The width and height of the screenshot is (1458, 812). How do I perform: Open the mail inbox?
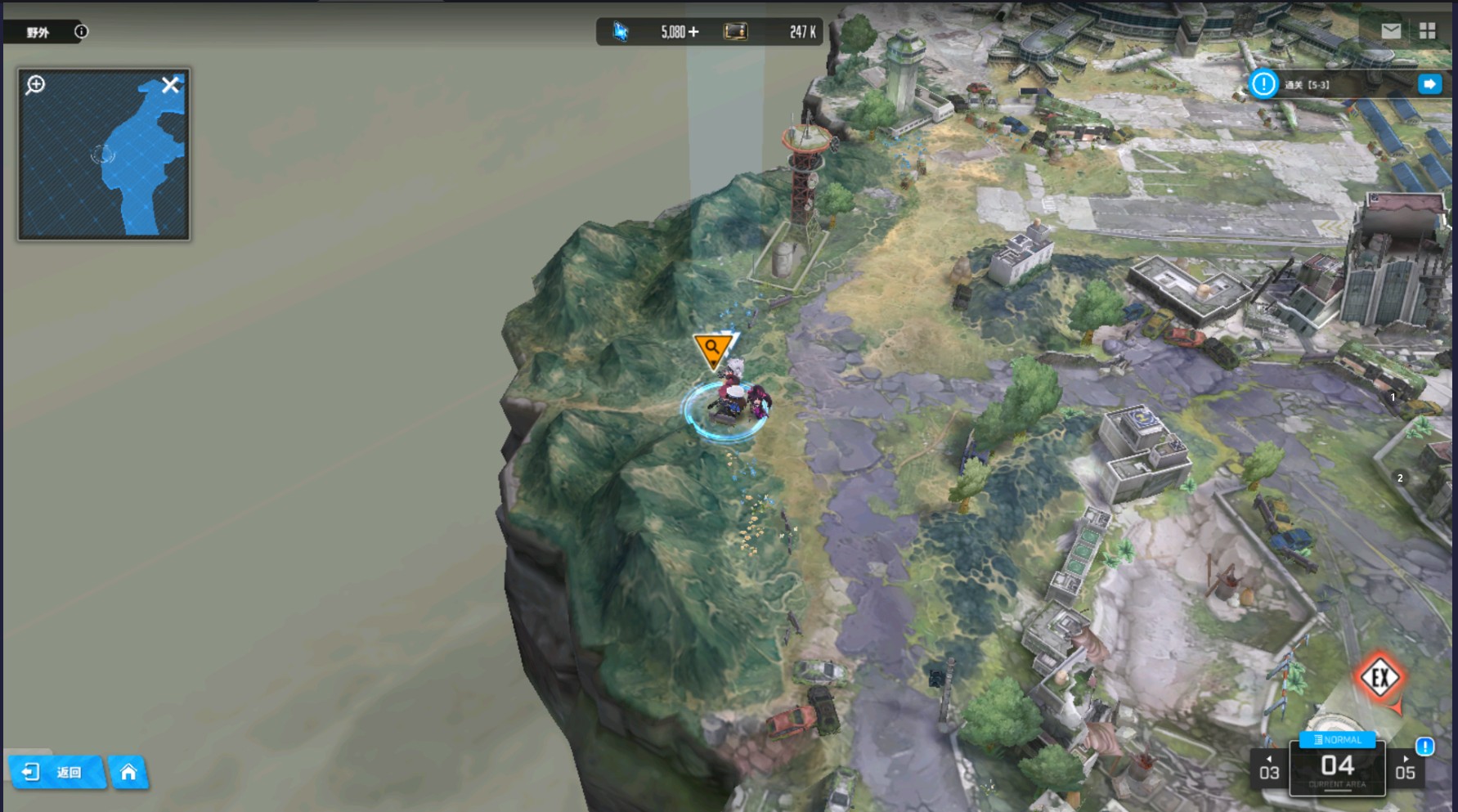coord(1391,31)
